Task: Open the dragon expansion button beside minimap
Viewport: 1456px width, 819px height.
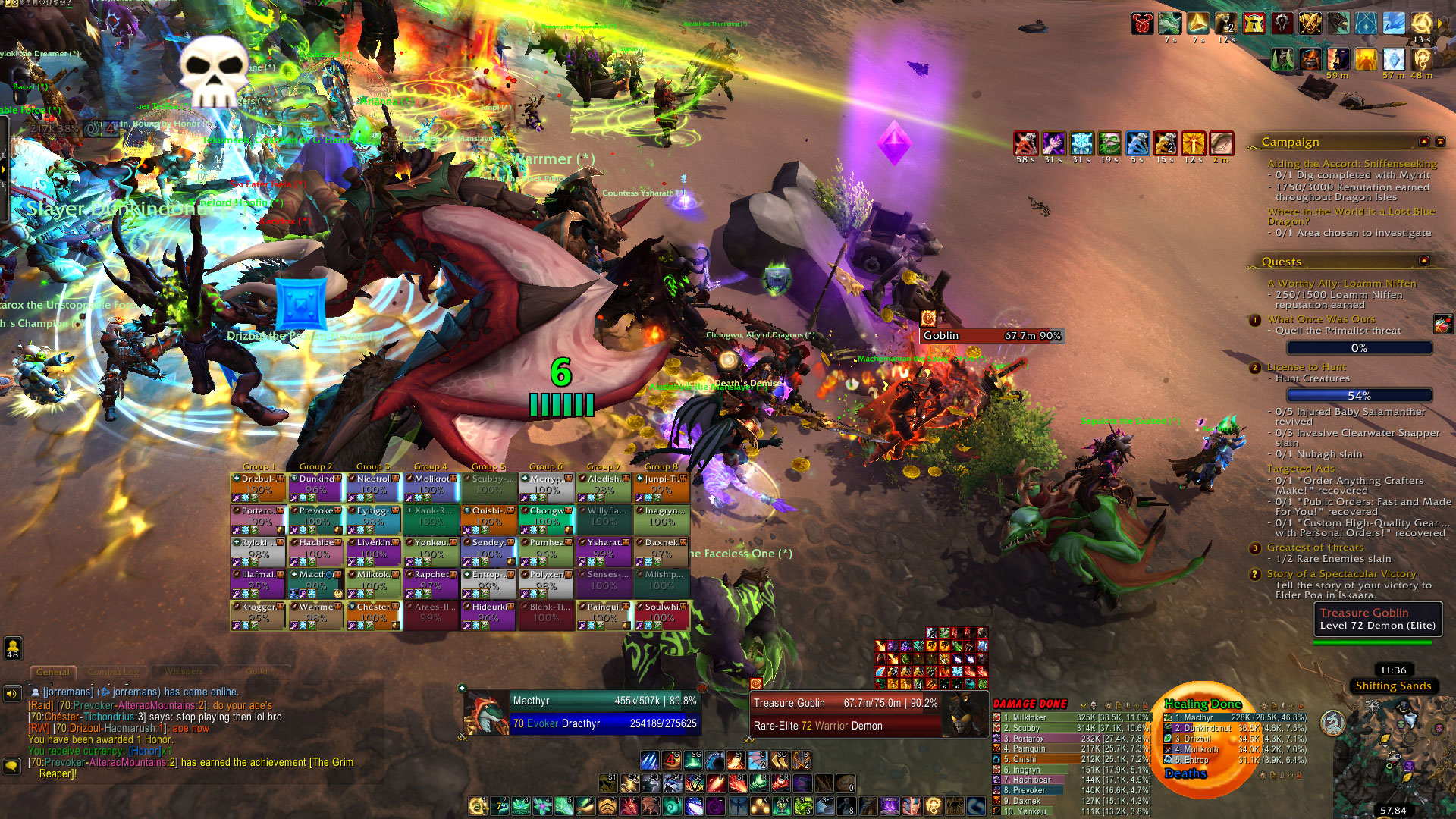Action: coord(1332,723)
